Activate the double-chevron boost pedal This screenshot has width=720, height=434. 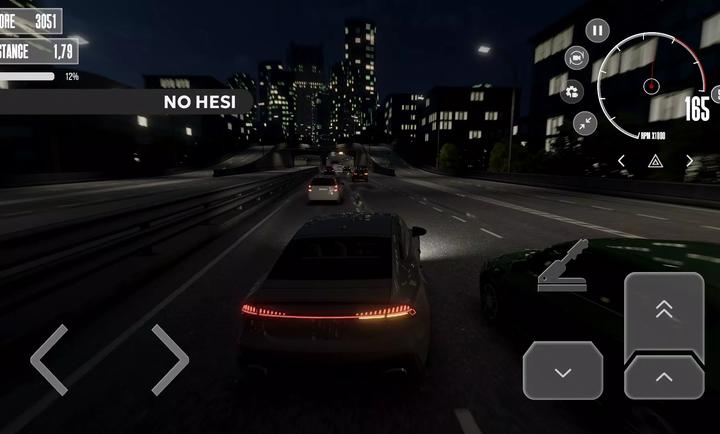(663, 312)
